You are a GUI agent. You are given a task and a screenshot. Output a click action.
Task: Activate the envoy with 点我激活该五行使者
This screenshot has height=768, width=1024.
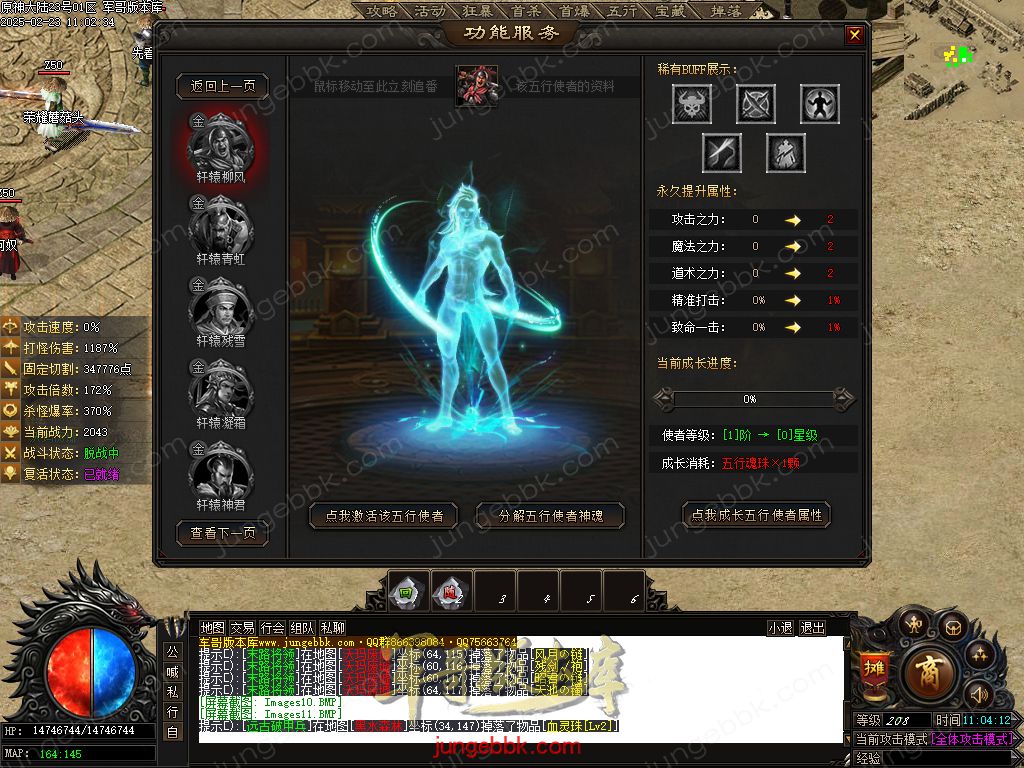384,516
